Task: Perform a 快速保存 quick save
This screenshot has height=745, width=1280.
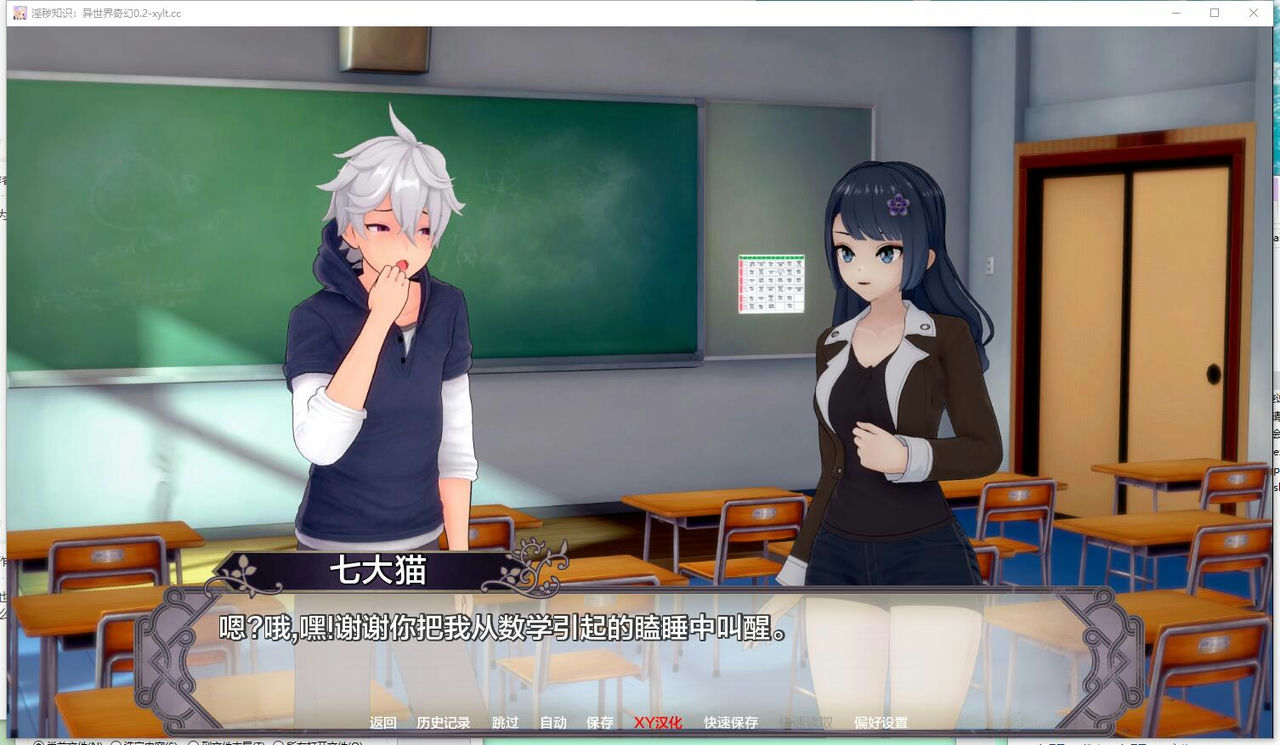Action: click(x=728, y=721)
